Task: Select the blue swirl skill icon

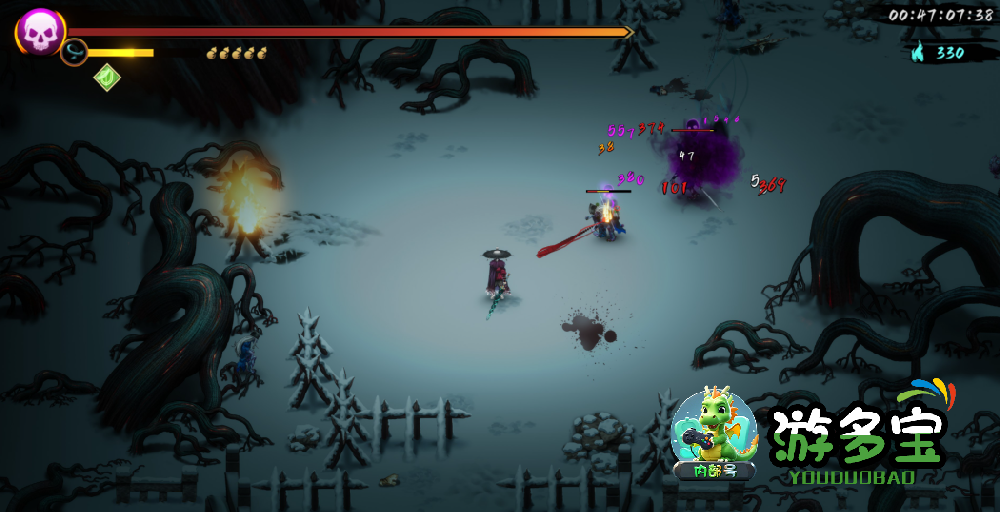Action: [74, 53]
